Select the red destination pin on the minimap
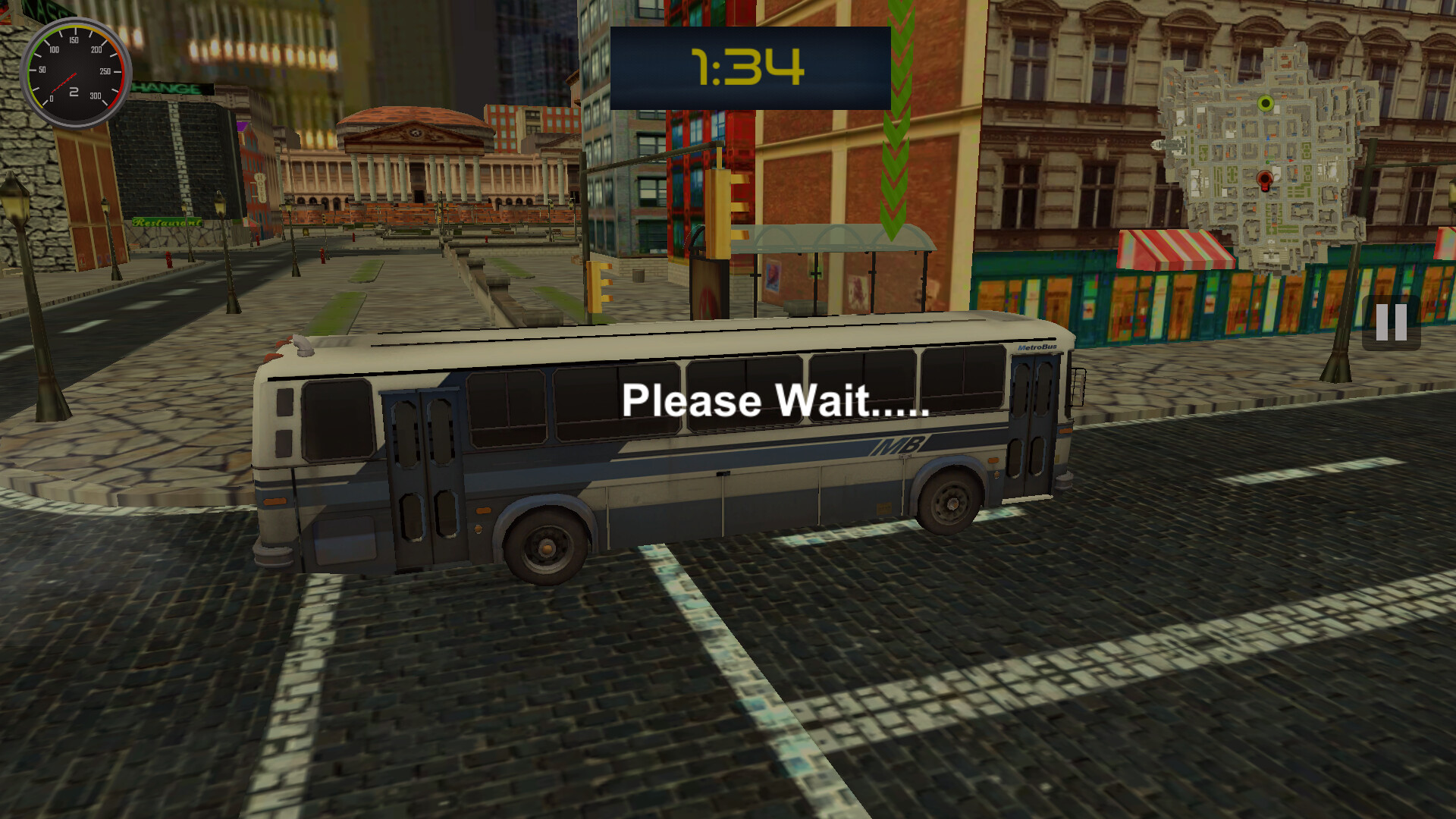The width and height of the screenshot is (1456, 819). [1265, 179]
